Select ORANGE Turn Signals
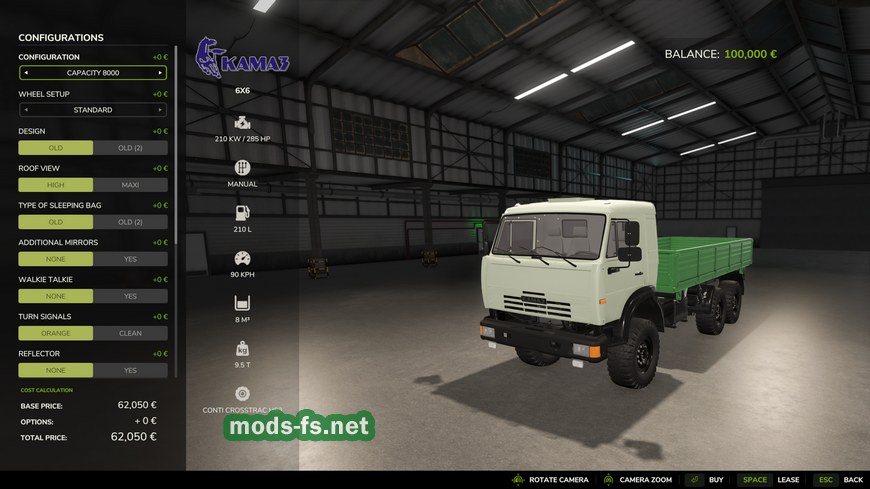The height and width of the screenshot is (489, 870). (x=56, y=333)
